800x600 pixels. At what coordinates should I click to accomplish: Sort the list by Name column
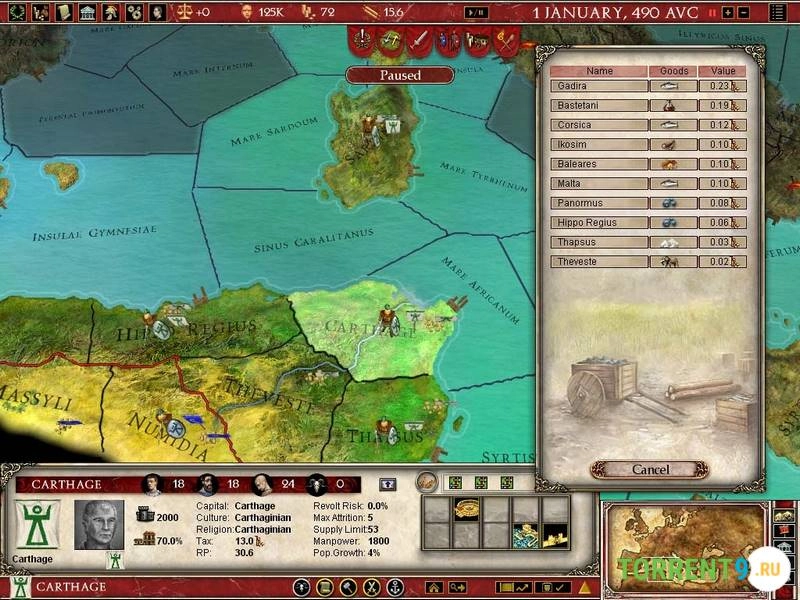[599, 71]
